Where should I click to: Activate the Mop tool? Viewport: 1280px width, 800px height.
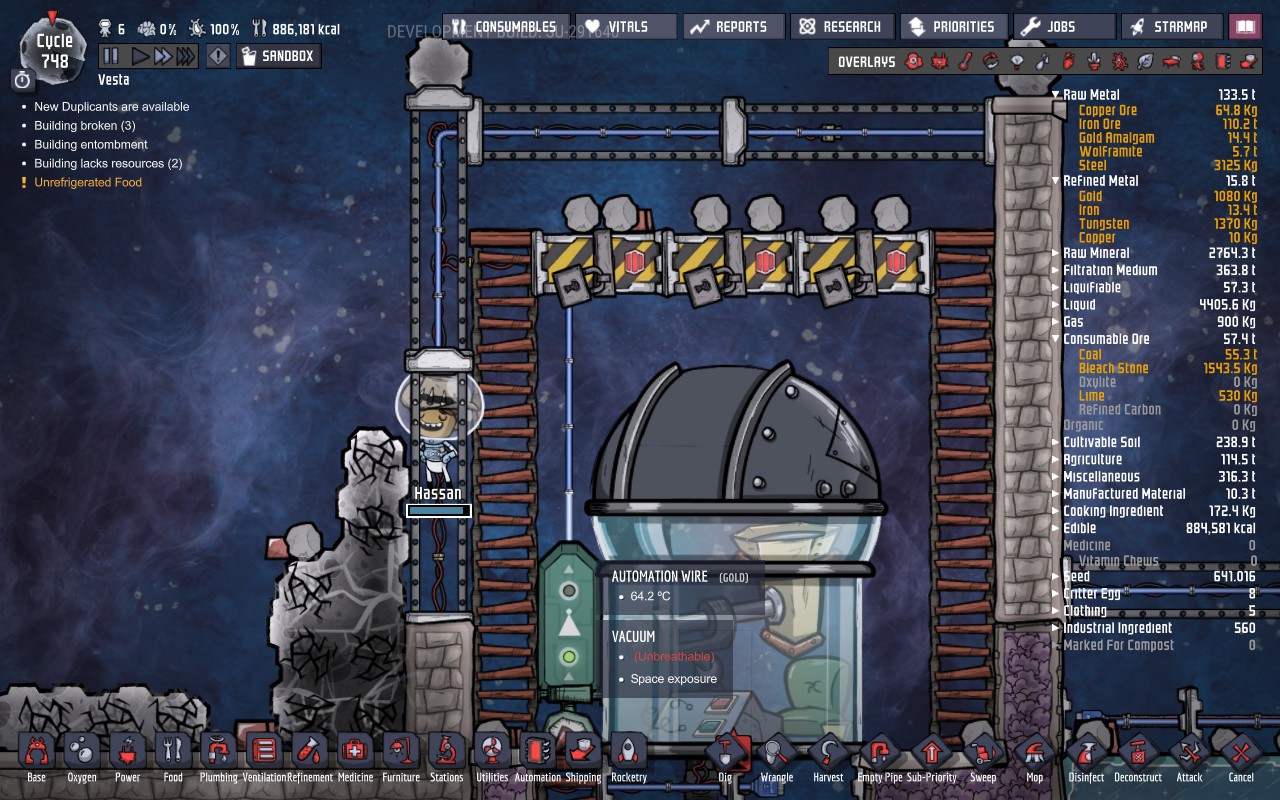point(1034,756)
